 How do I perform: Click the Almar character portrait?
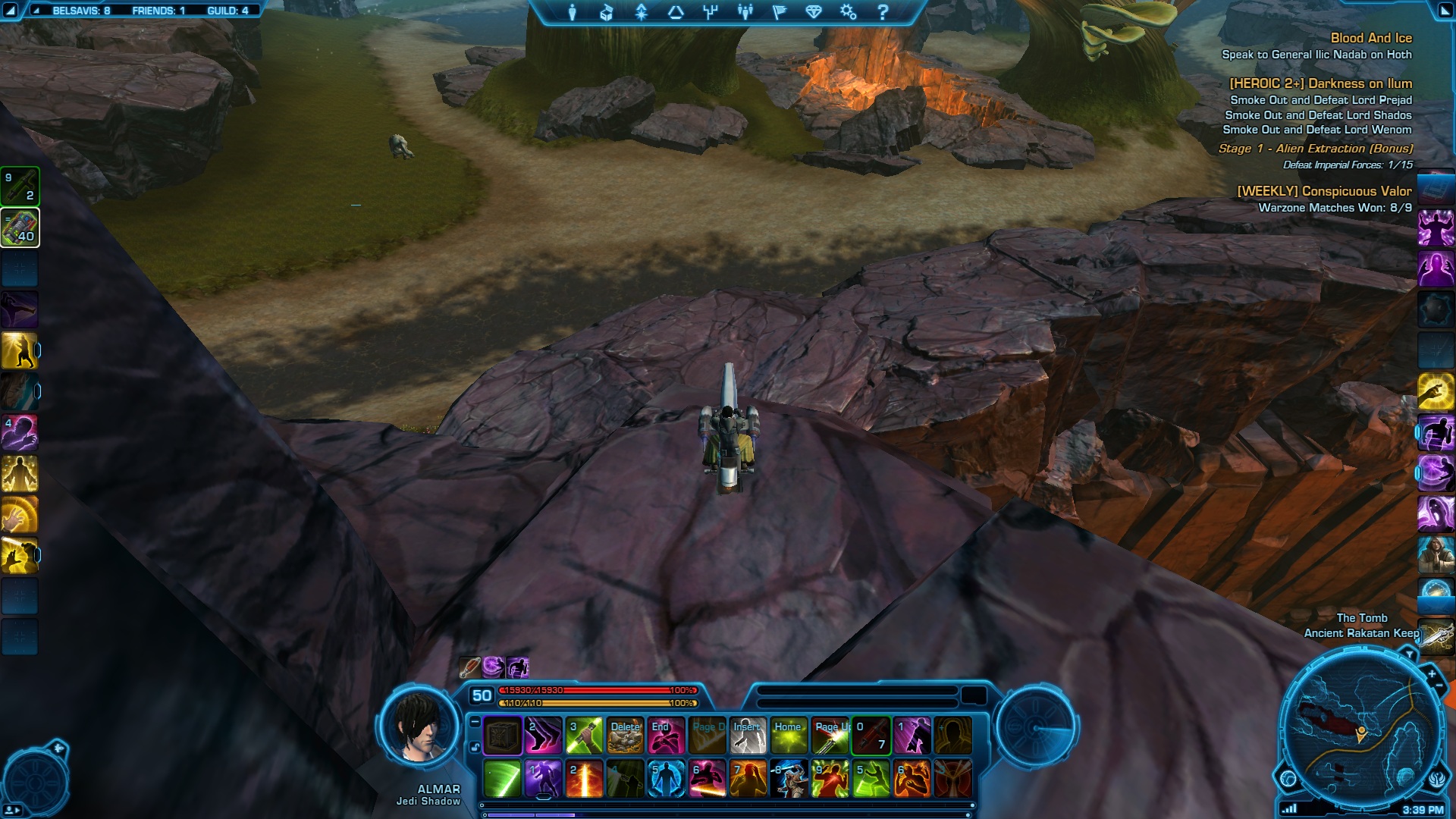click(x=420, y=728)
